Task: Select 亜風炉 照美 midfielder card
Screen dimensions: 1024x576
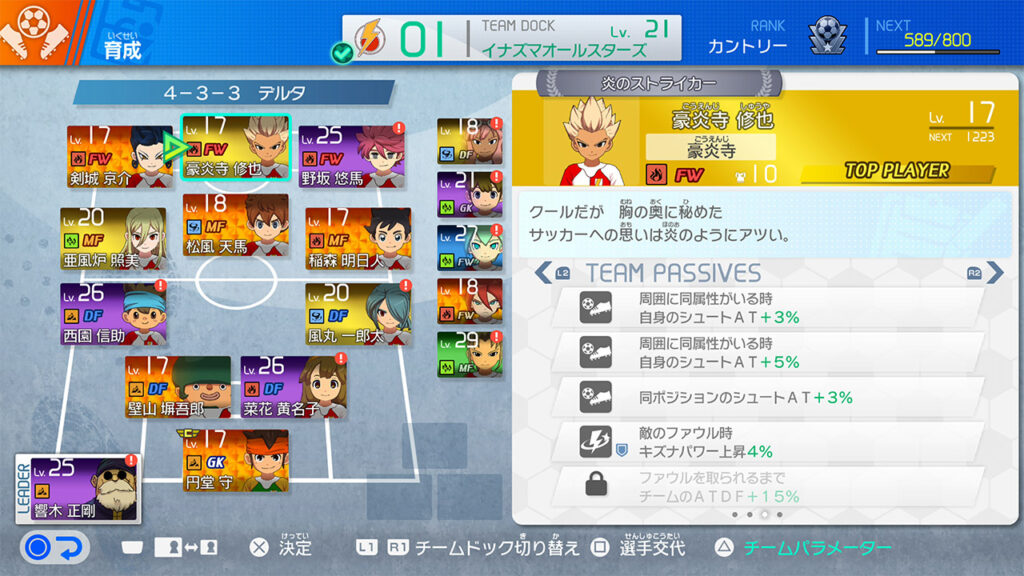Action: 113,238
